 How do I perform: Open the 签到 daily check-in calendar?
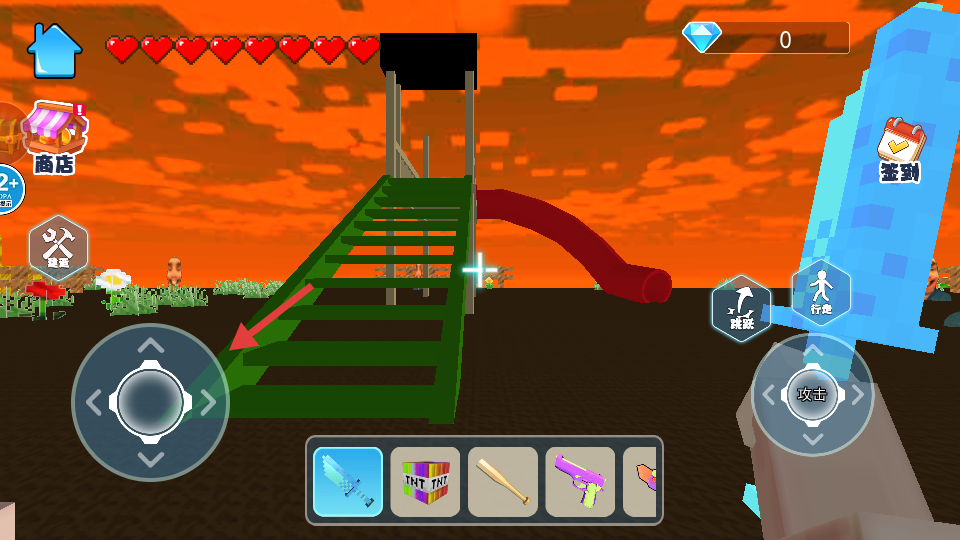pyautogui.click(x=900, y=150)
